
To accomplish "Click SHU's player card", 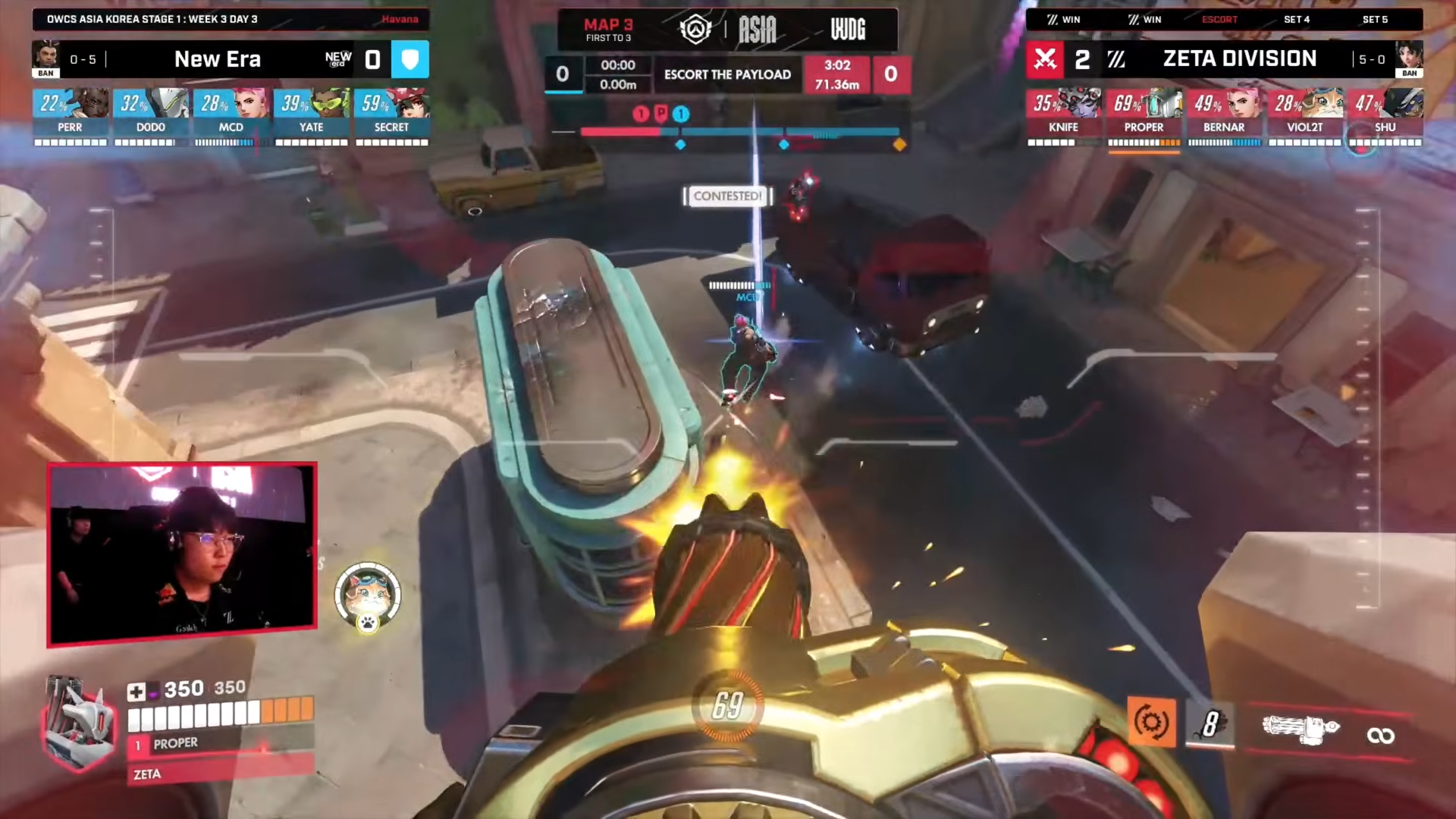I will (x=1385, y=116).
